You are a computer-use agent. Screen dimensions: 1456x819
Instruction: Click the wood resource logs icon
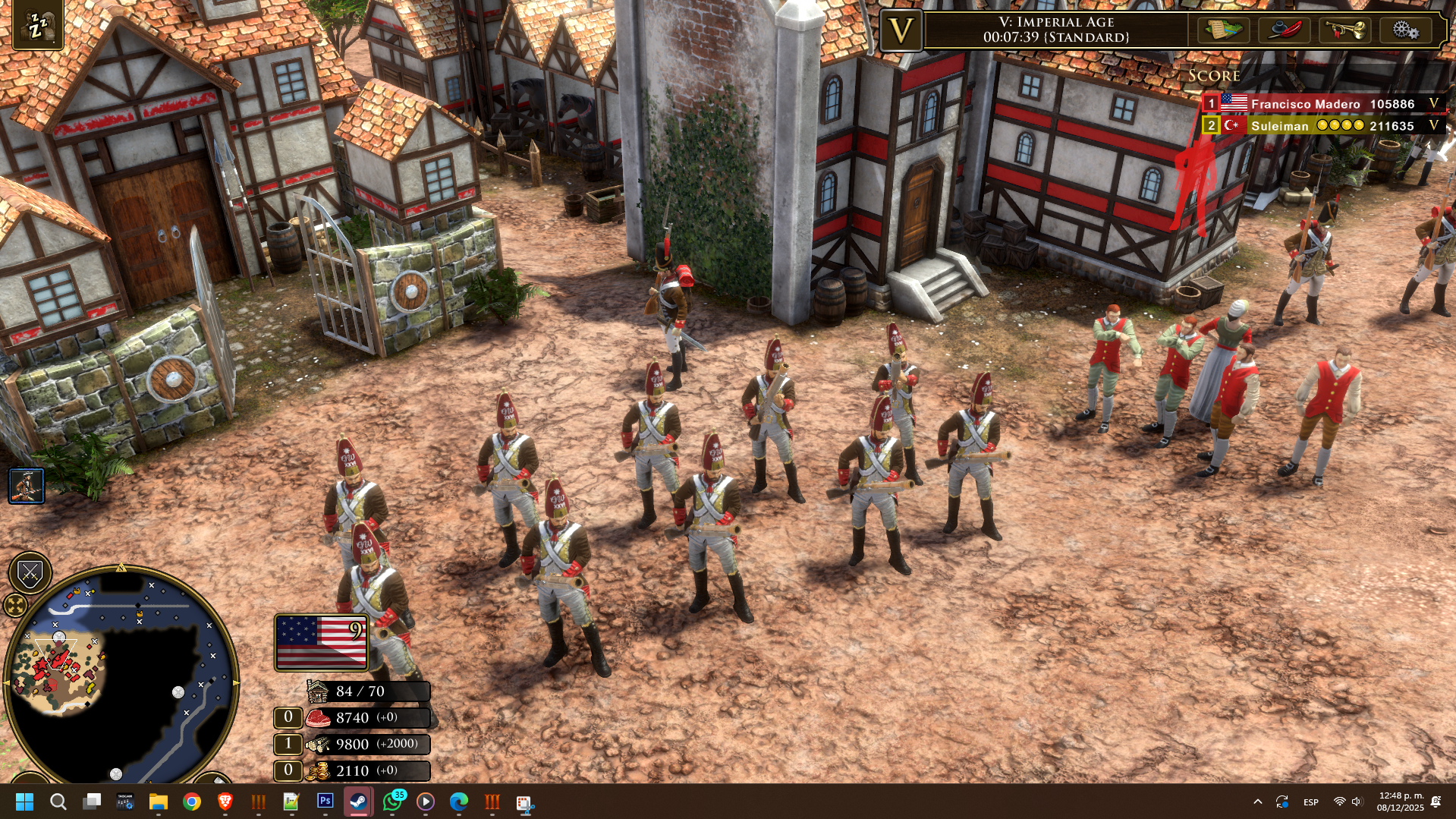(318, 745)
